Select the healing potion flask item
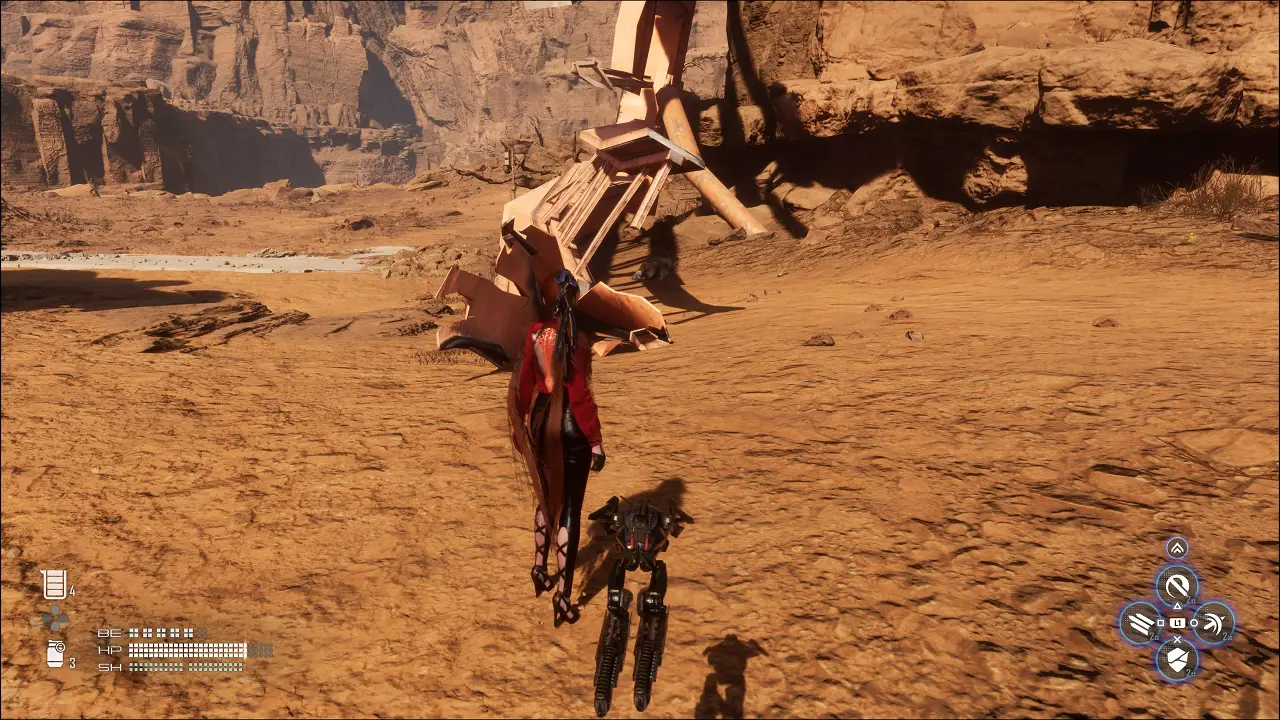This screenshot has height=720, width=1280. 53,584
